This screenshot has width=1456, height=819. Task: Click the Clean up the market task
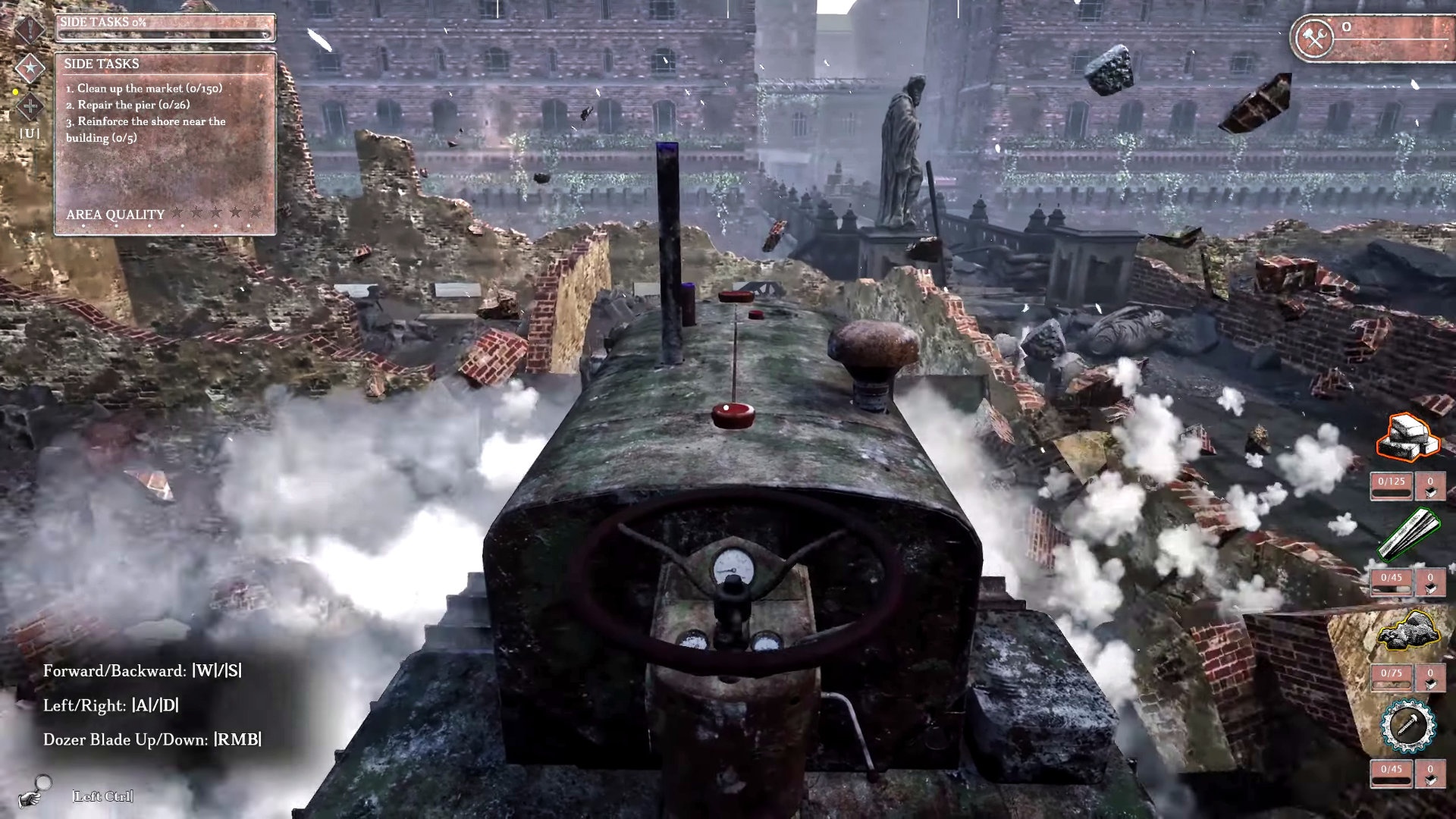pyautogui.click(x=143, y=88)
